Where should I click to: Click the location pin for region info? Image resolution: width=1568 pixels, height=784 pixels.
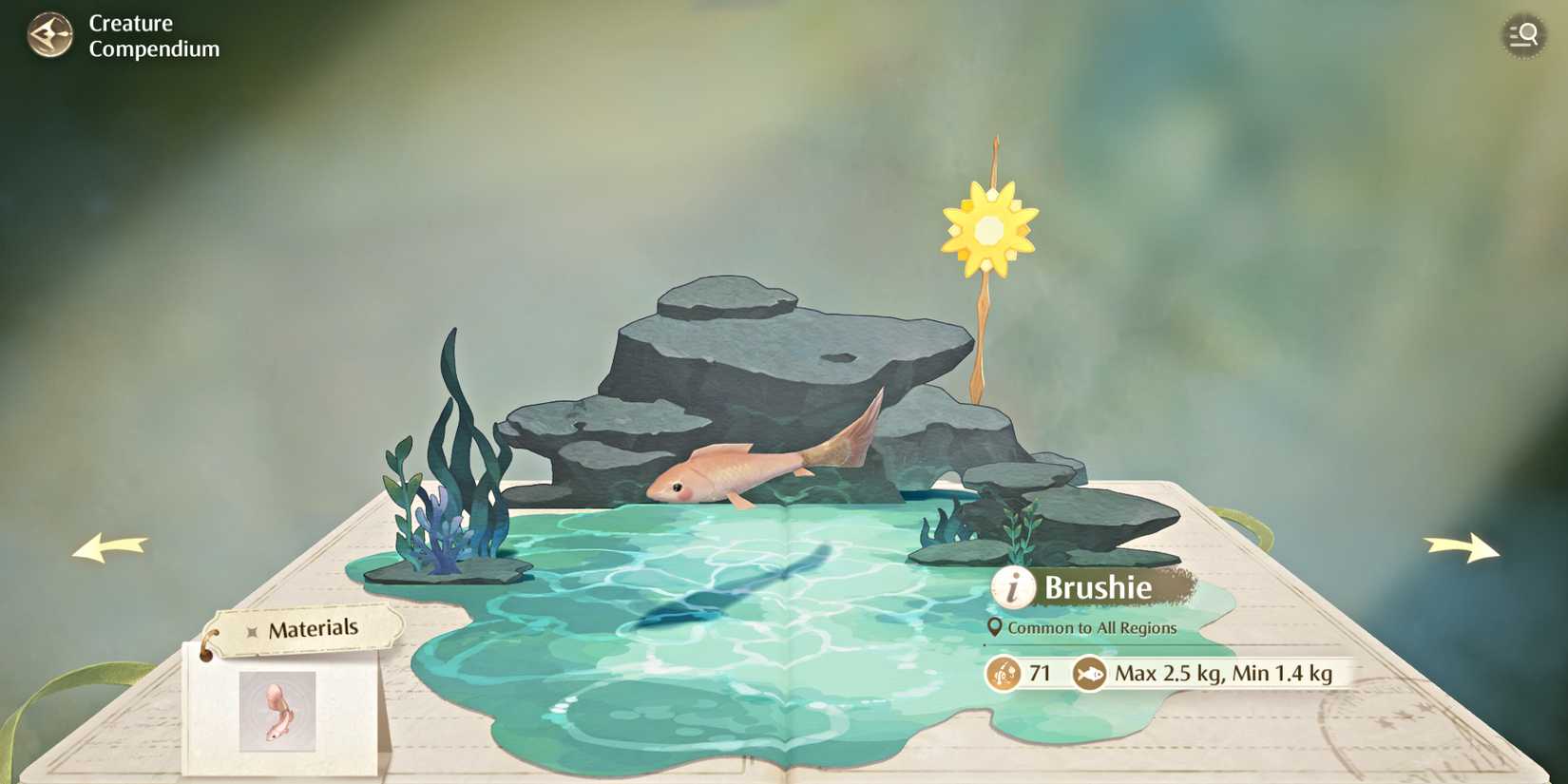[x=994, y=627]
